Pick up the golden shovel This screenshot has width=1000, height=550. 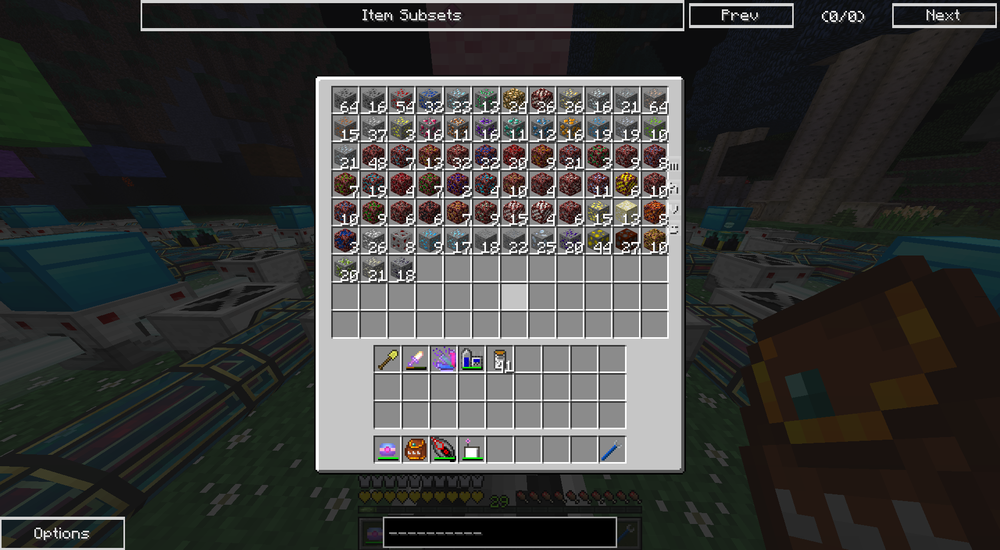[388, 359]
